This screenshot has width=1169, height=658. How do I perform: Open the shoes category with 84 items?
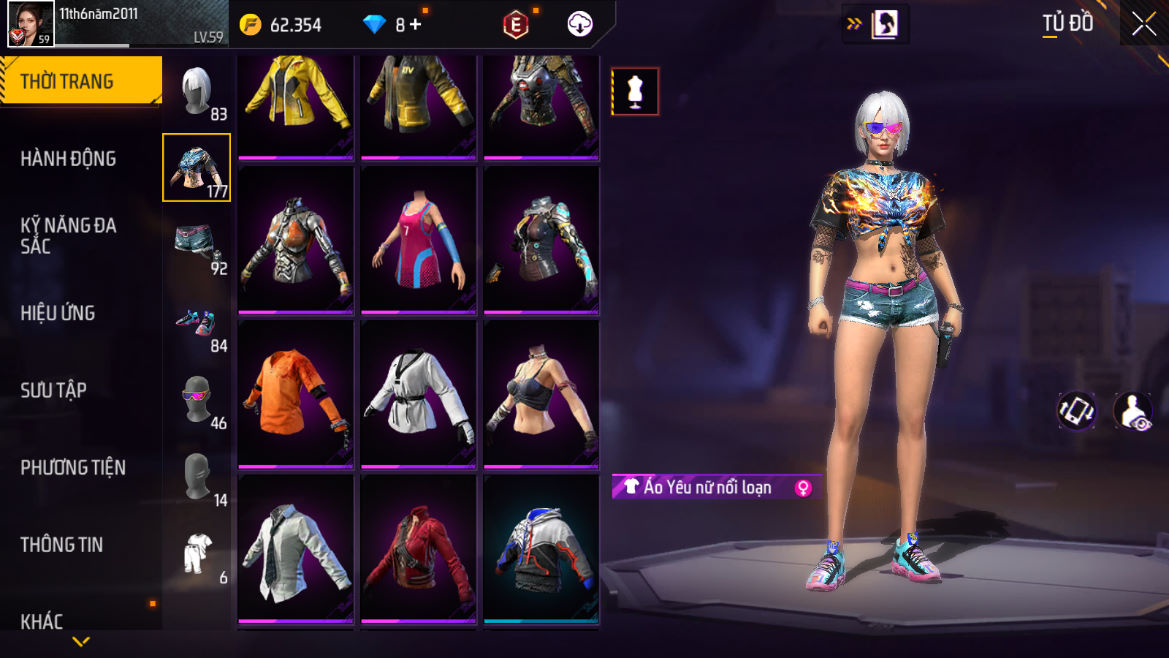[197, 323]
